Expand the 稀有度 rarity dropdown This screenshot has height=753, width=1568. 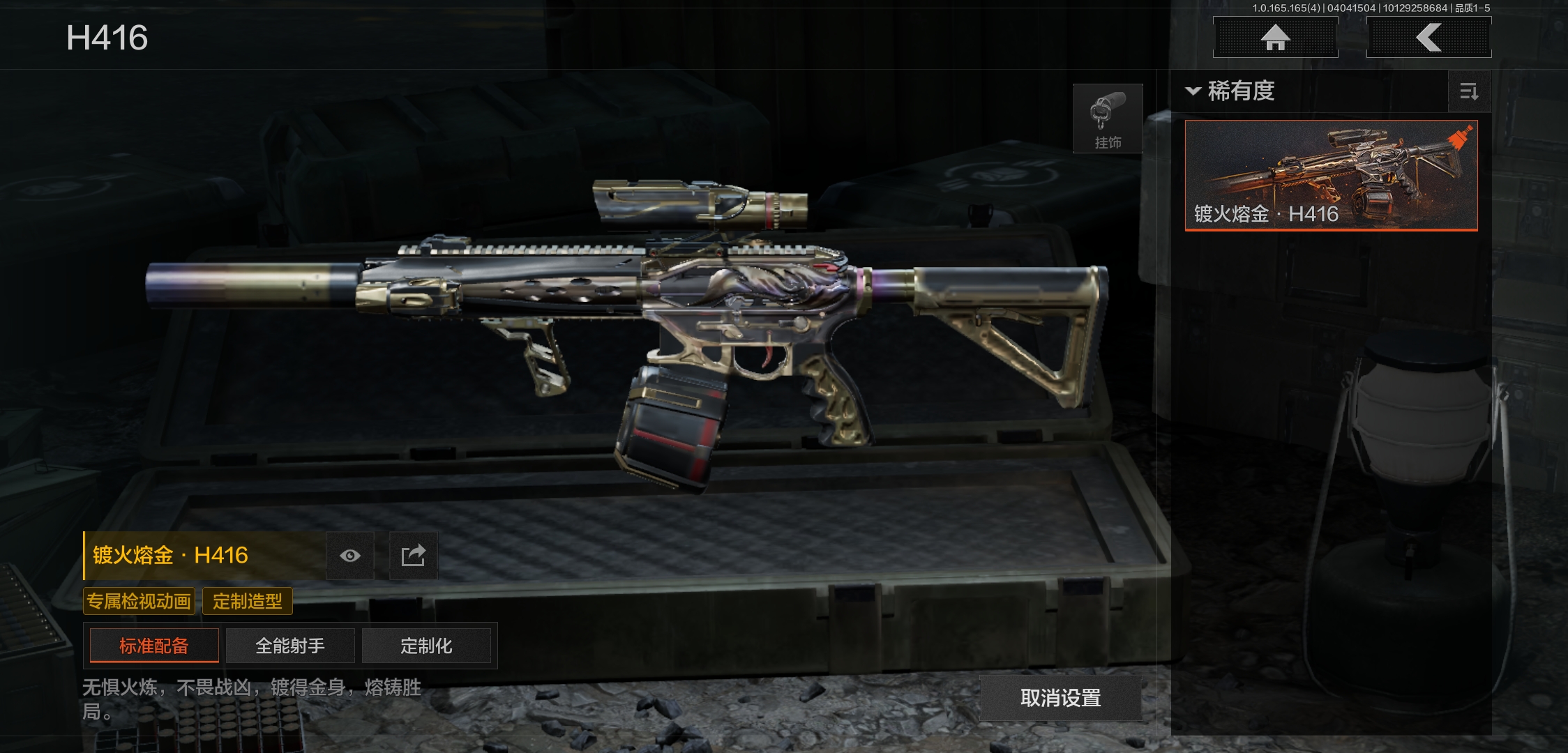click(1232, 91)
